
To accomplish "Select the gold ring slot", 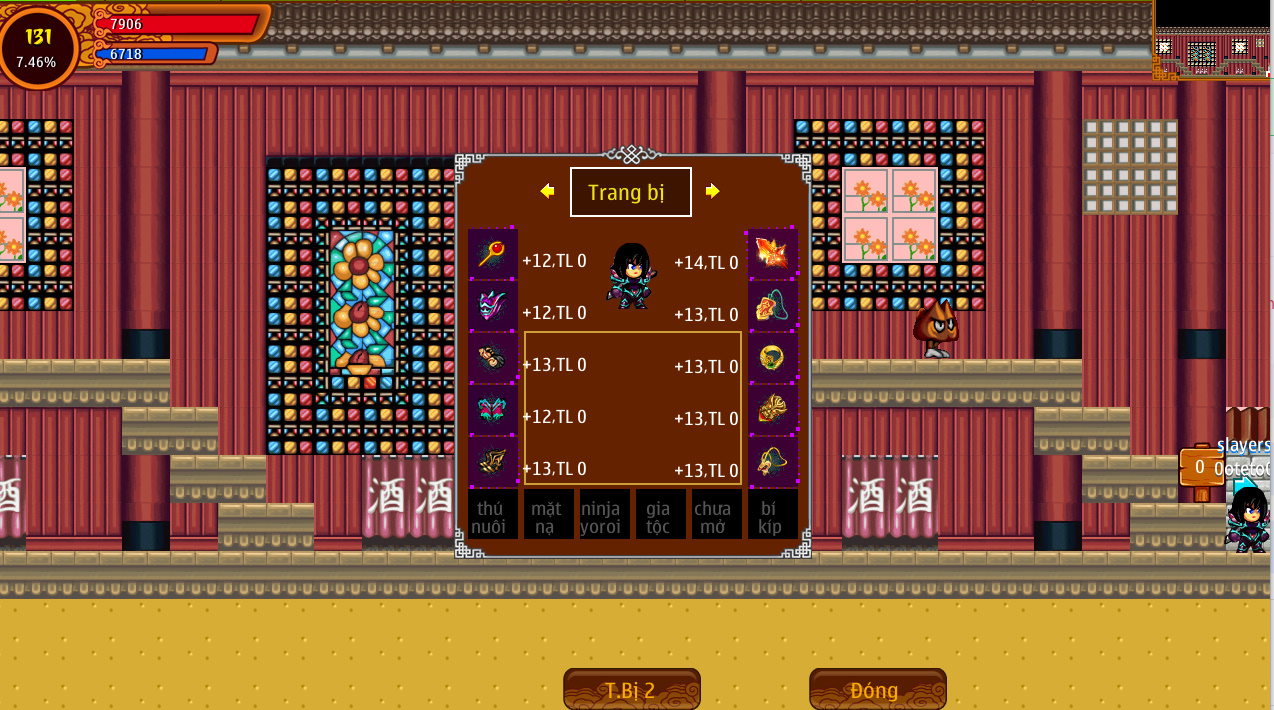I will point(773,358).
